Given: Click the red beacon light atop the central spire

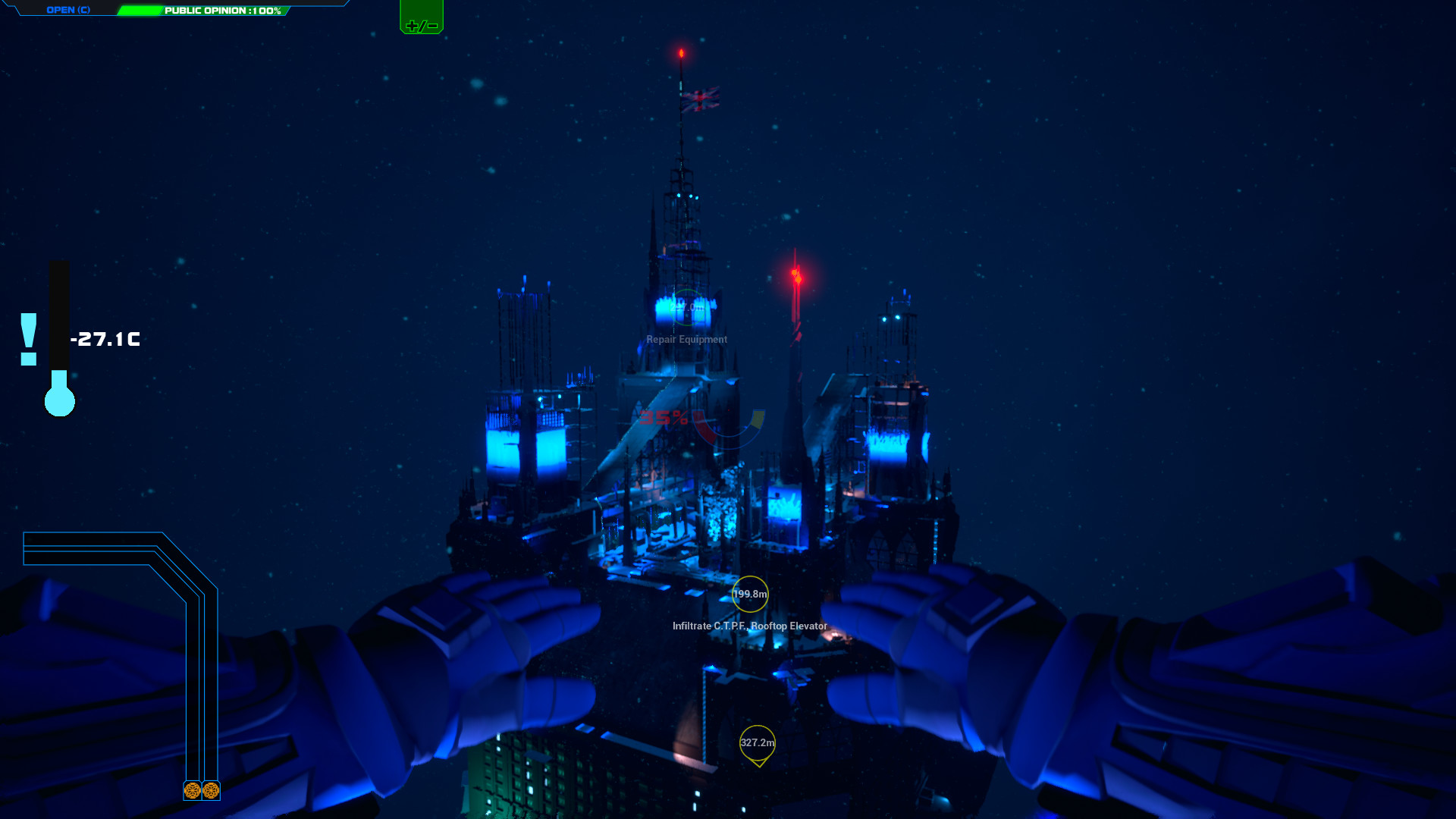Looking at the screenshot, I should point(682,52).
